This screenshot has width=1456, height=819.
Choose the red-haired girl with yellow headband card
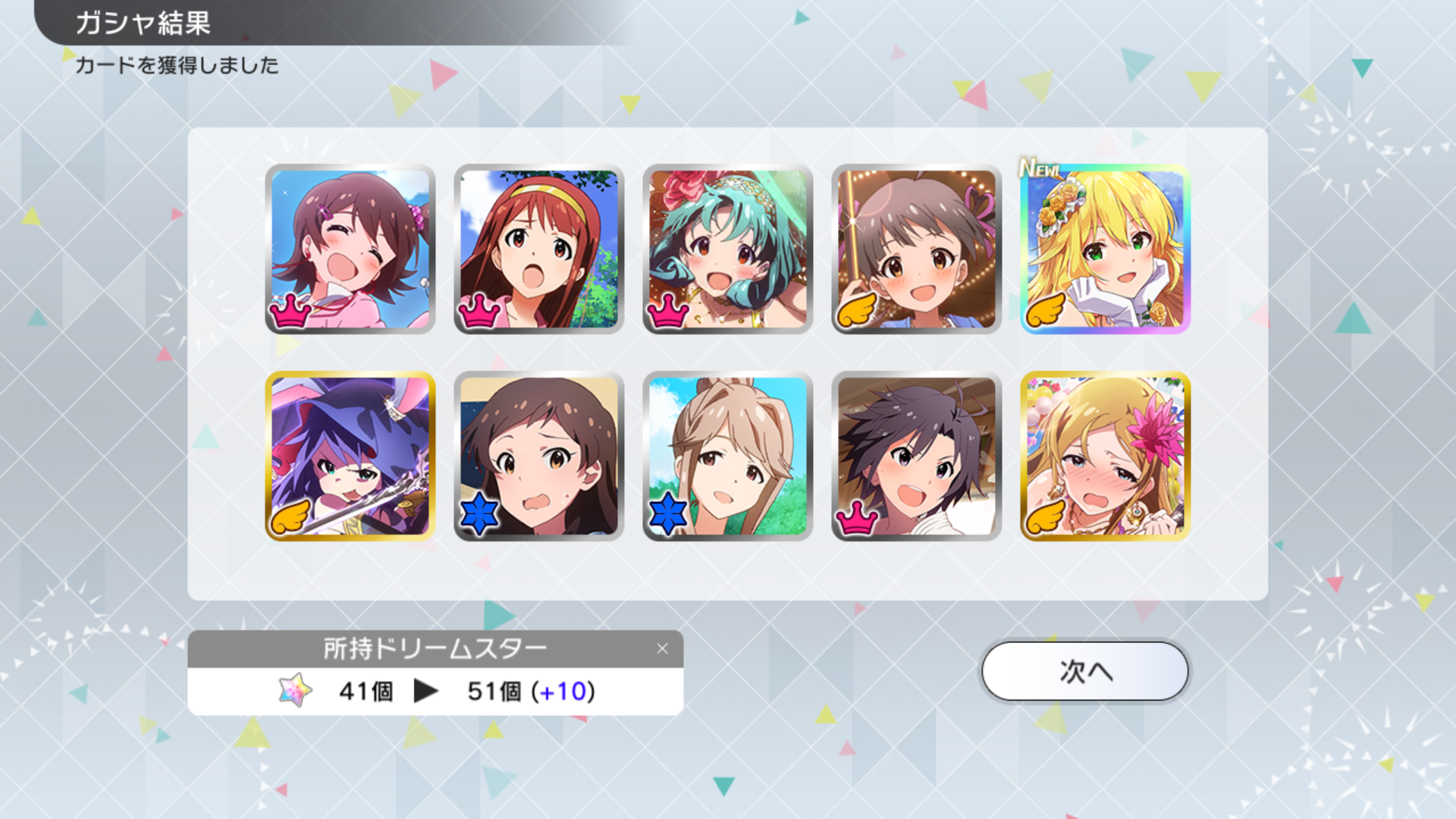538,249
